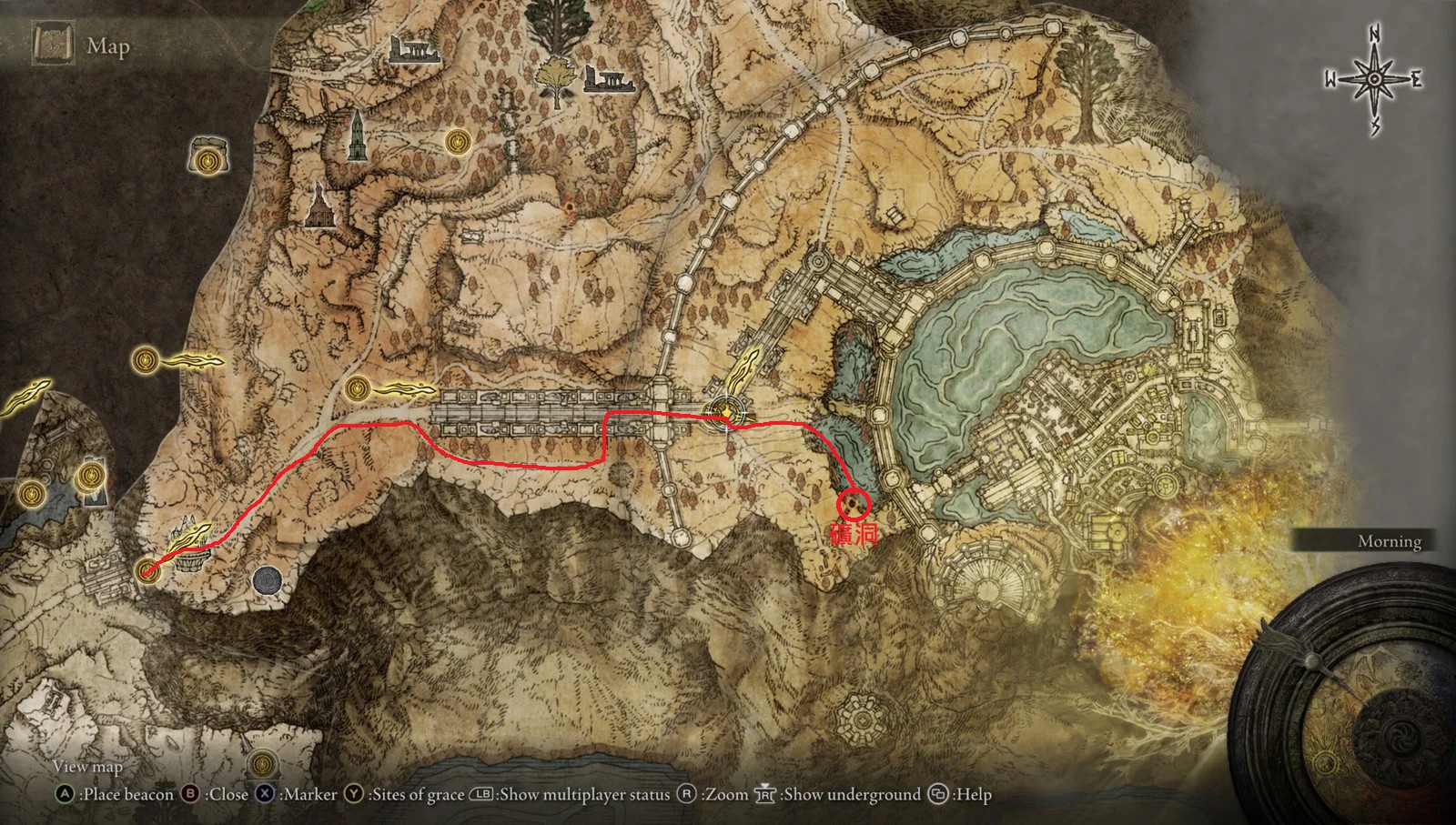Choose the site of grace right of the green tower
Image resolution: width=1456 pixels, height=825 pixels.
[457, 141]
